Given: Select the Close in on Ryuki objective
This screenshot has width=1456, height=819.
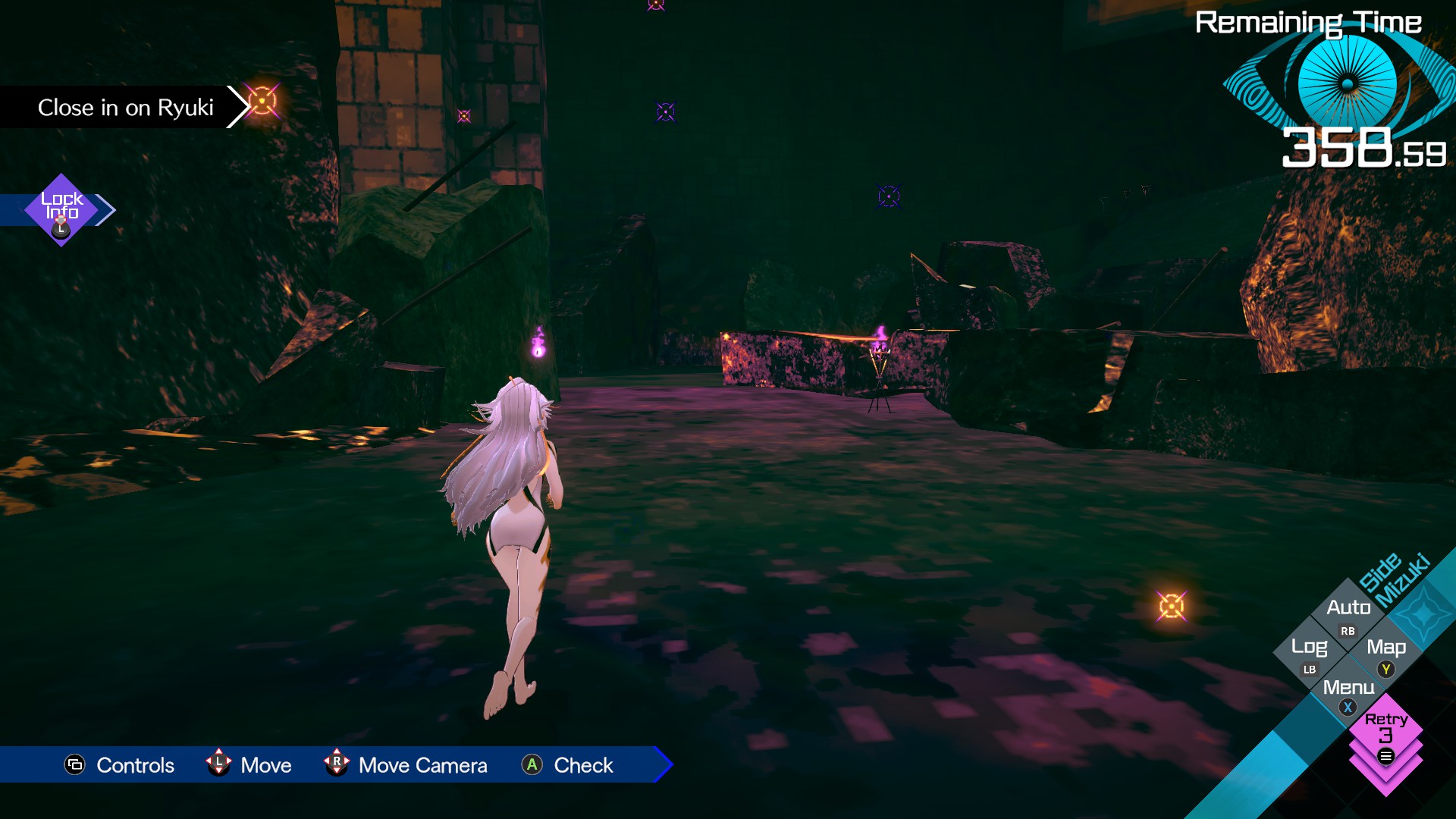Looking at the screenshot, I should click(x=126, y=108).
